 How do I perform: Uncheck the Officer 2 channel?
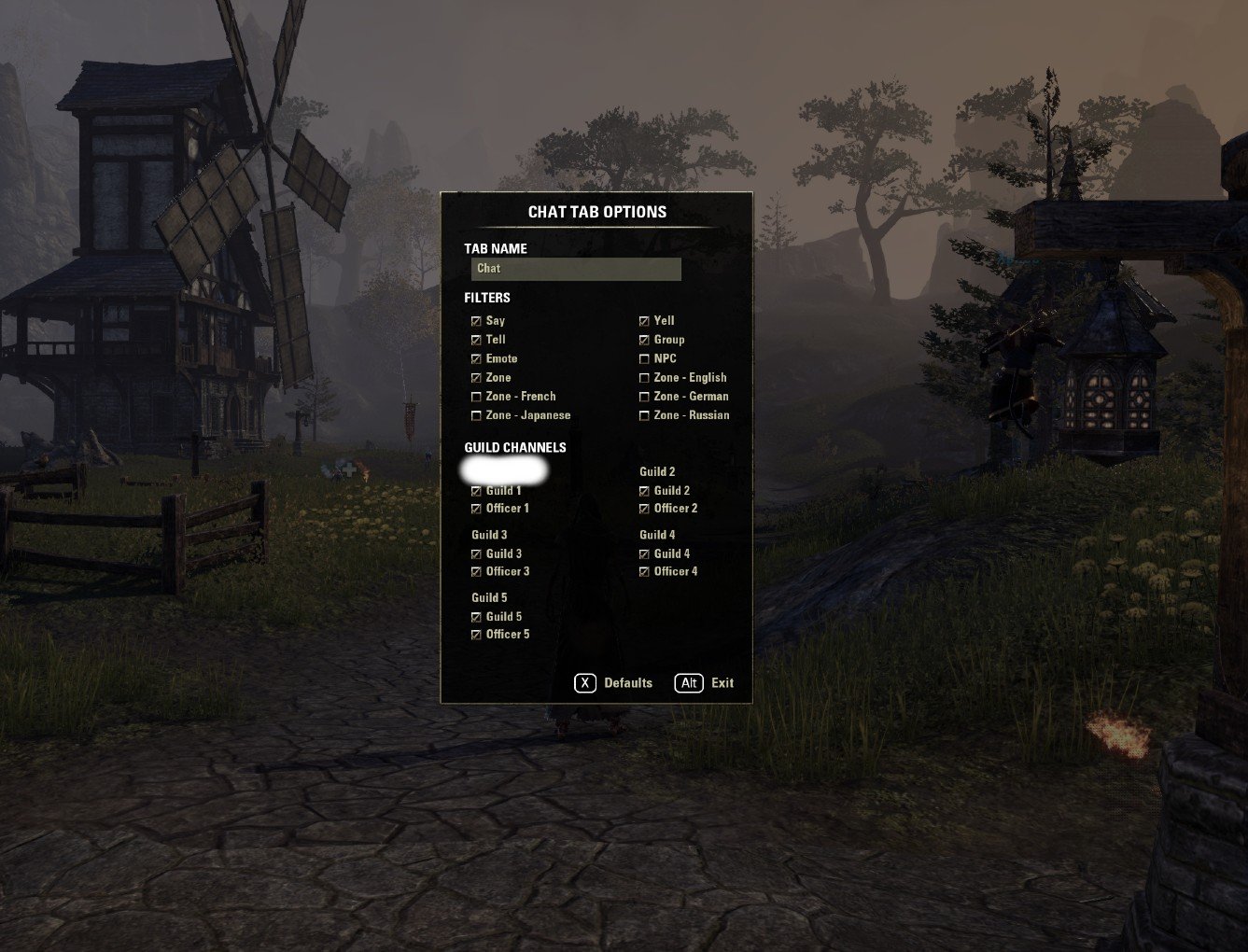click(x=644, y=509)
